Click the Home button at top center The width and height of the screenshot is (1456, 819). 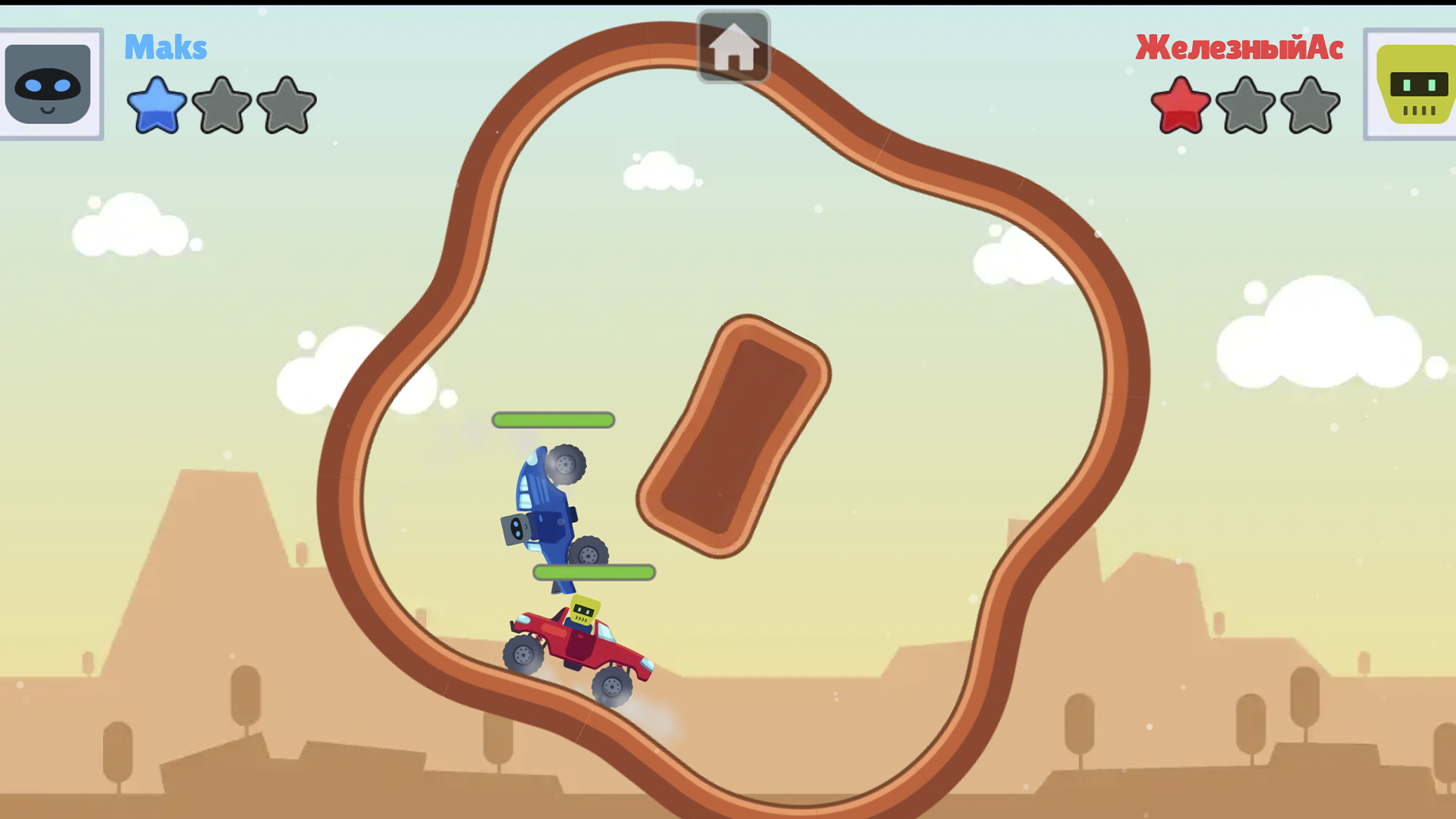pyautogui.click(x=733, y=47)
